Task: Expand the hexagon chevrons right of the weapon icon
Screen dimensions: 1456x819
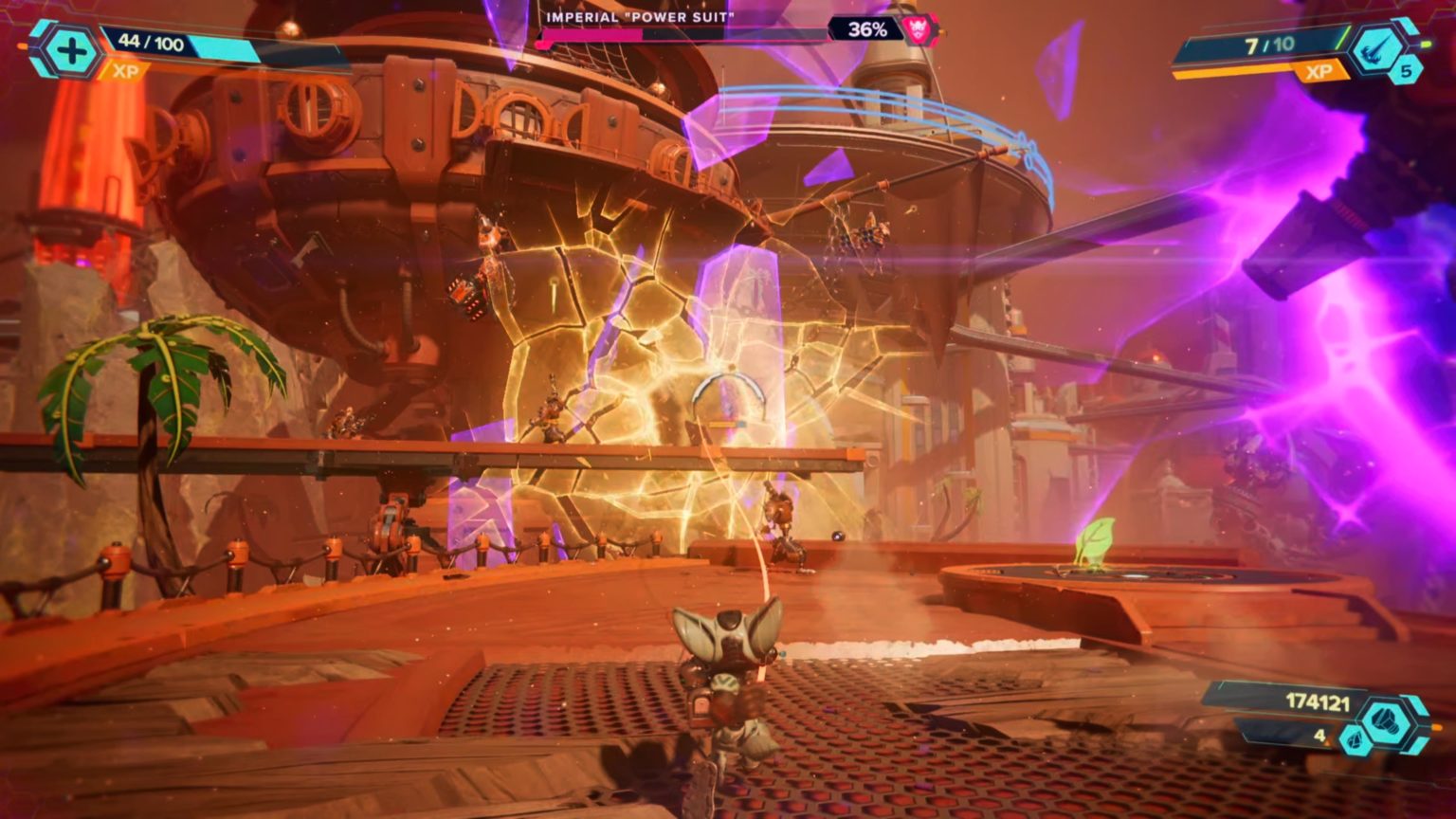Action: 1406,27
